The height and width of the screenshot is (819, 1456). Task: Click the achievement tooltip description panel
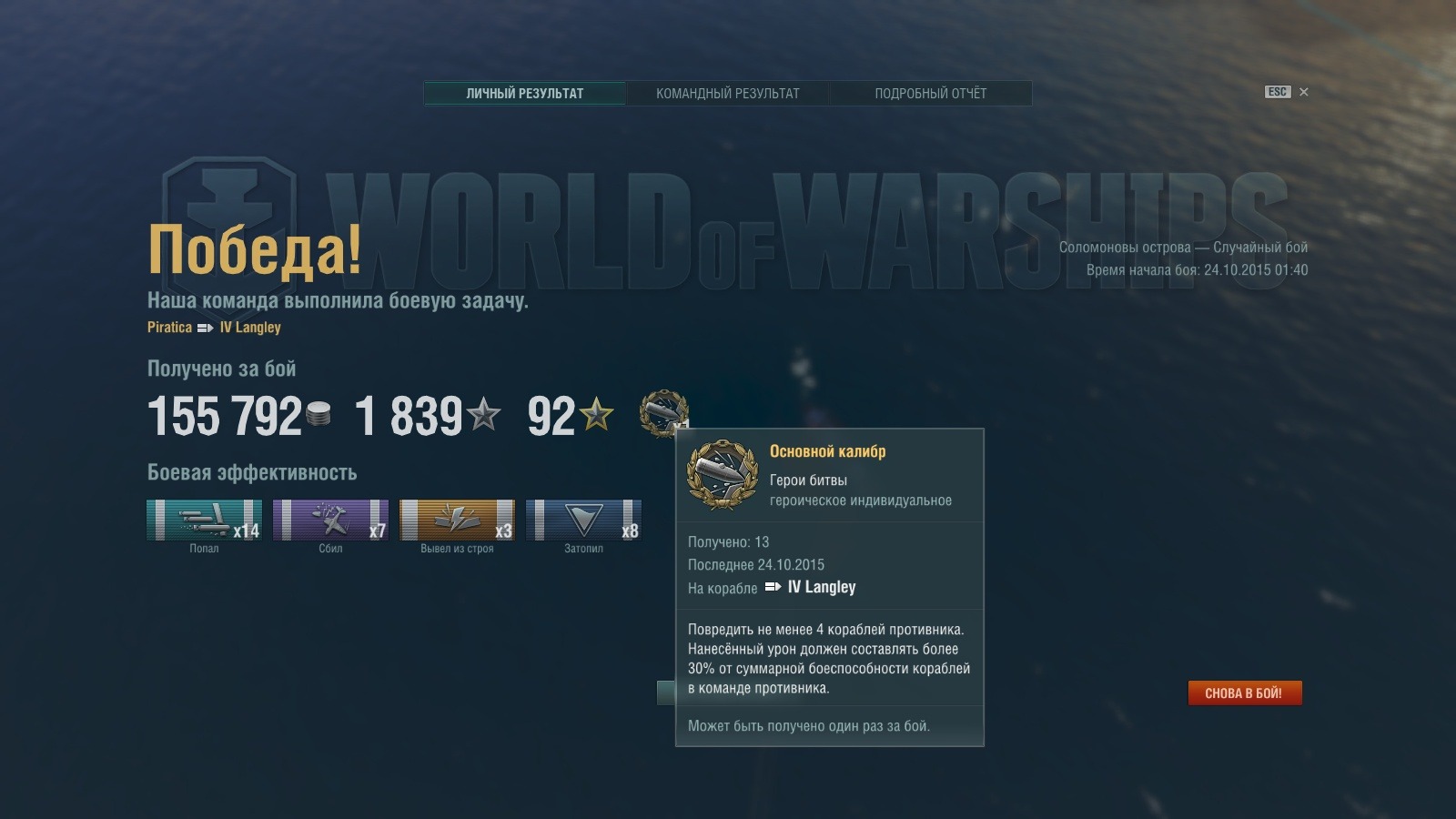[x=830, y=657]
